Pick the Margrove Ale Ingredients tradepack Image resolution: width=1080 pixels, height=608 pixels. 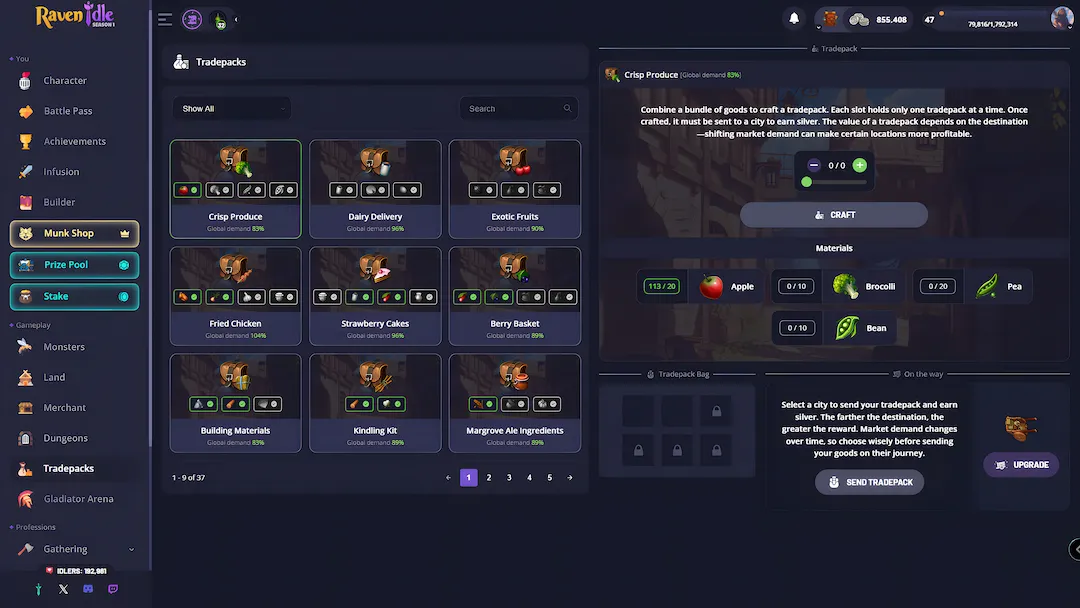click(x=514, y=403)
